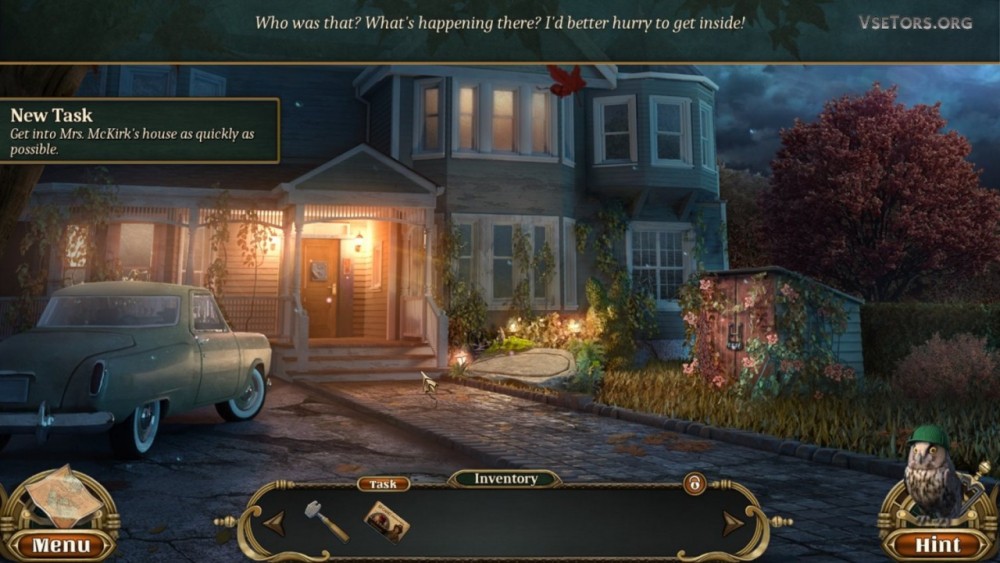Click the inventory's right scroll arrow

733,522
